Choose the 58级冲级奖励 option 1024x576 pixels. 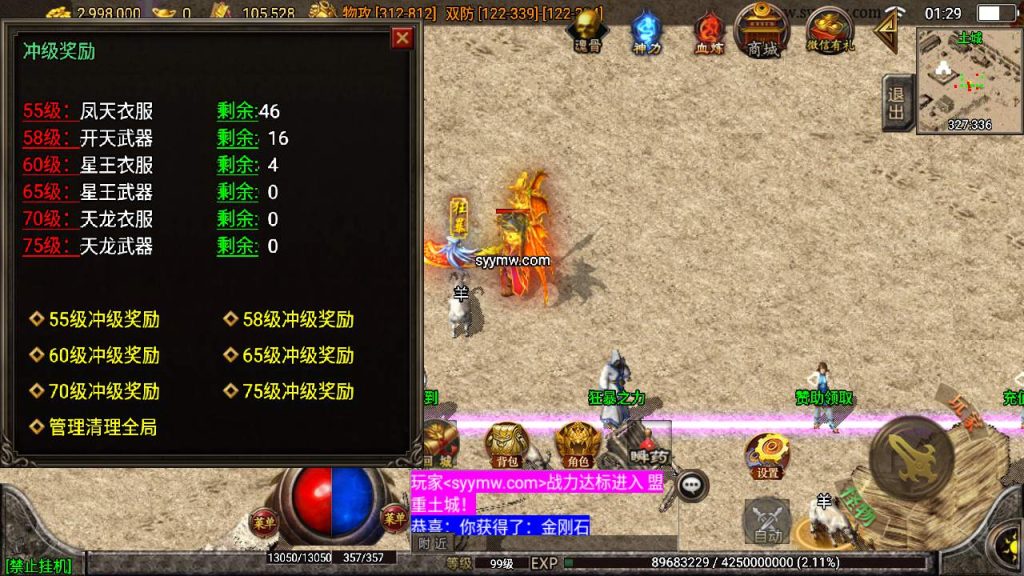click(297, 320)
